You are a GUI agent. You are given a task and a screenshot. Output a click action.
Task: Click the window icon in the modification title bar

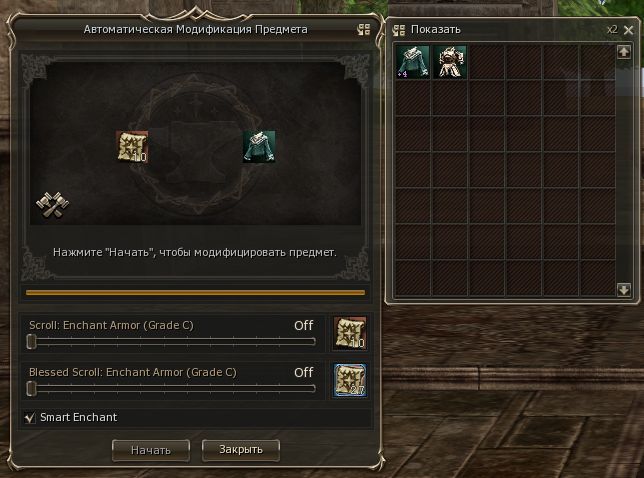point(364,30)
